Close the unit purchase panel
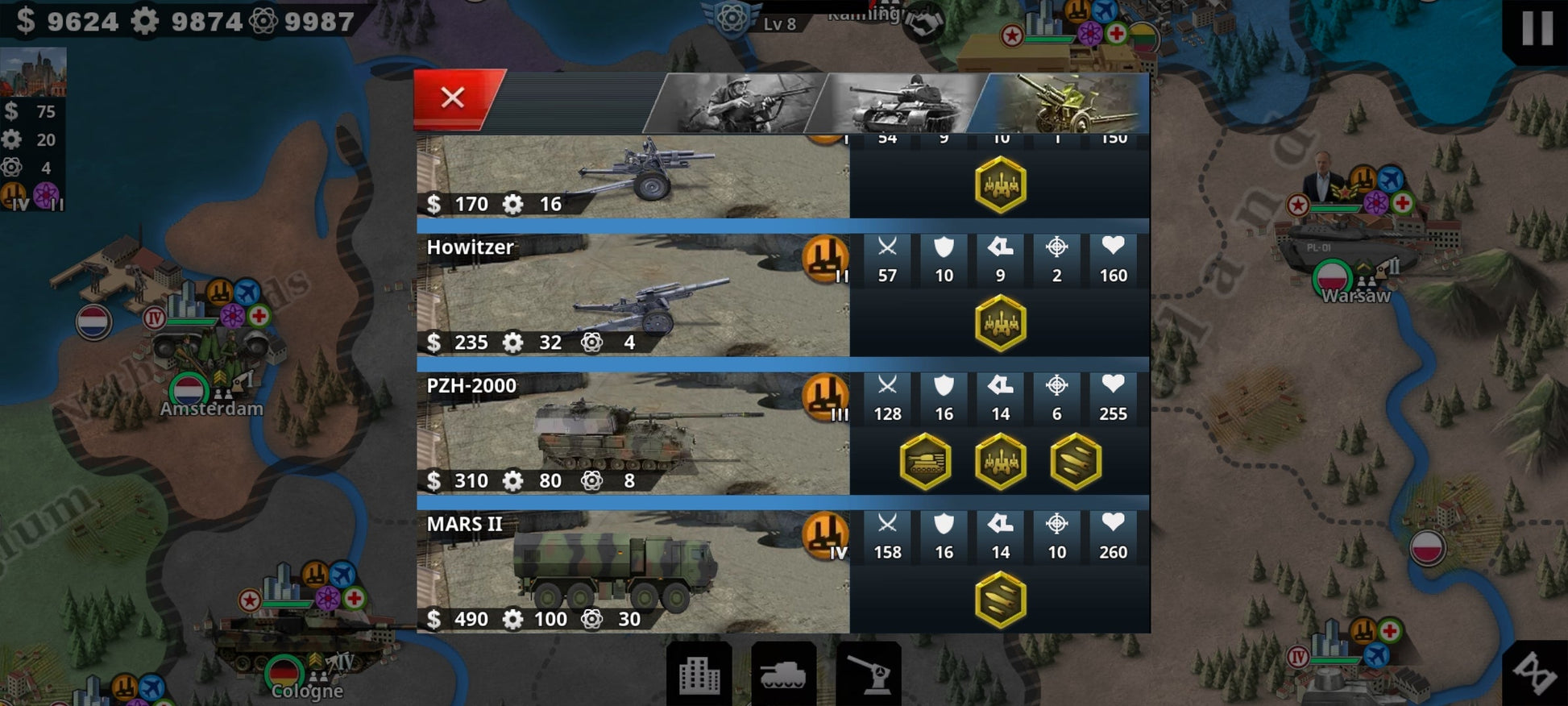The width and height of the screenshot is (1568, 706). [x=453, y=98]
